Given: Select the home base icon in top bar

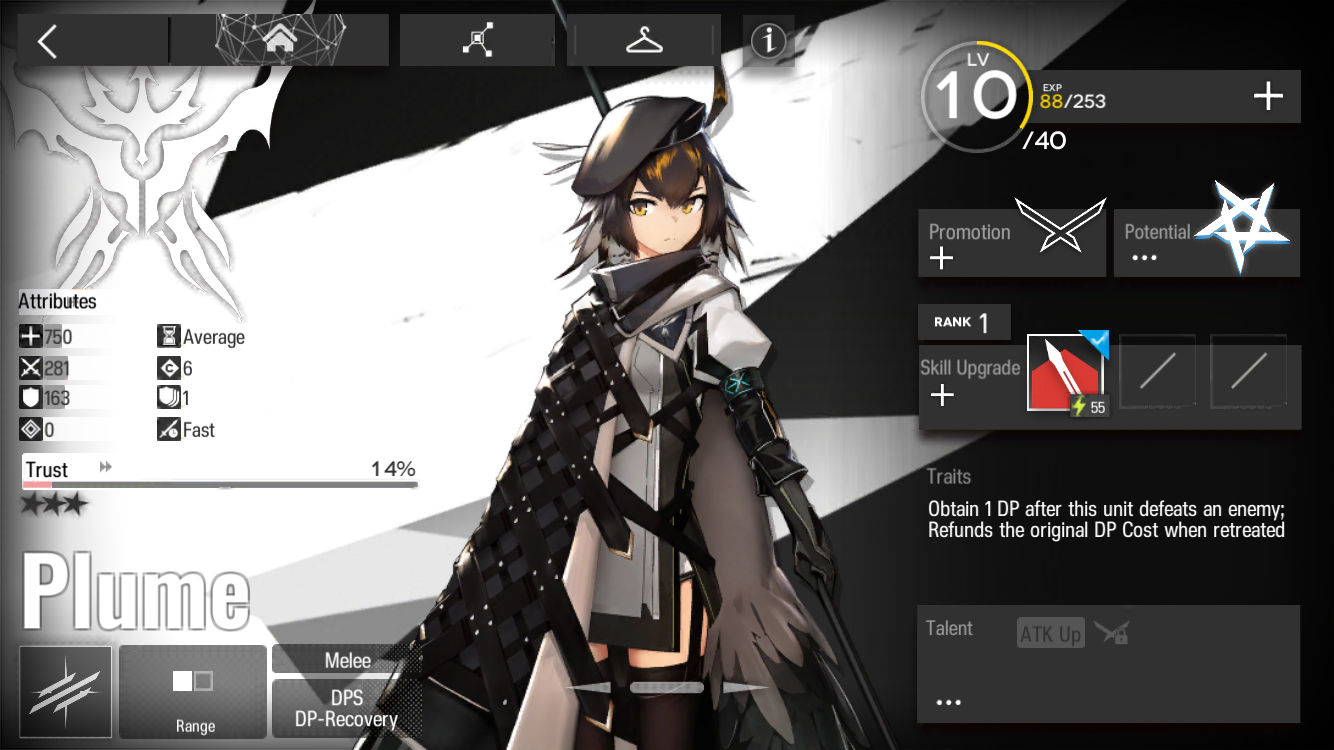Looking at the screenshot, I should click(x=279, y=39).
